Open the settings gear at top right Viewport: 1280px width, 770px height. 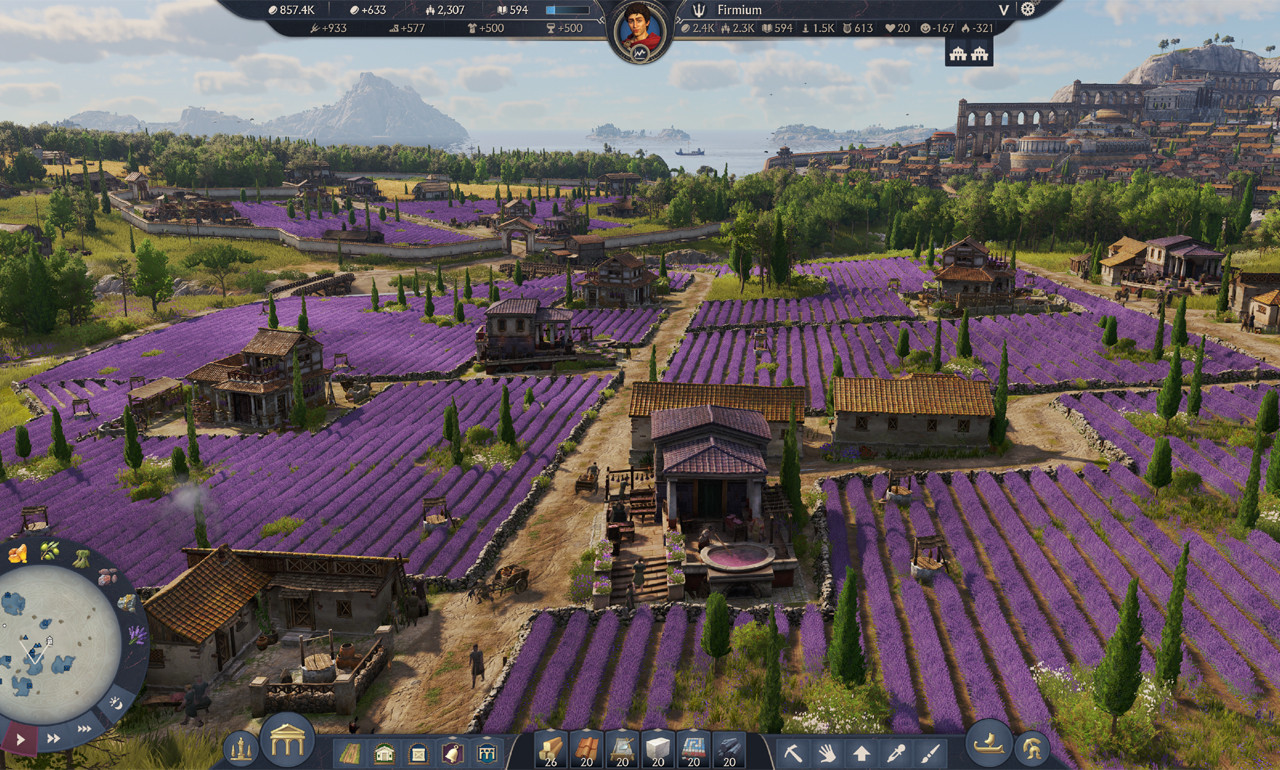coord(1027,9)
